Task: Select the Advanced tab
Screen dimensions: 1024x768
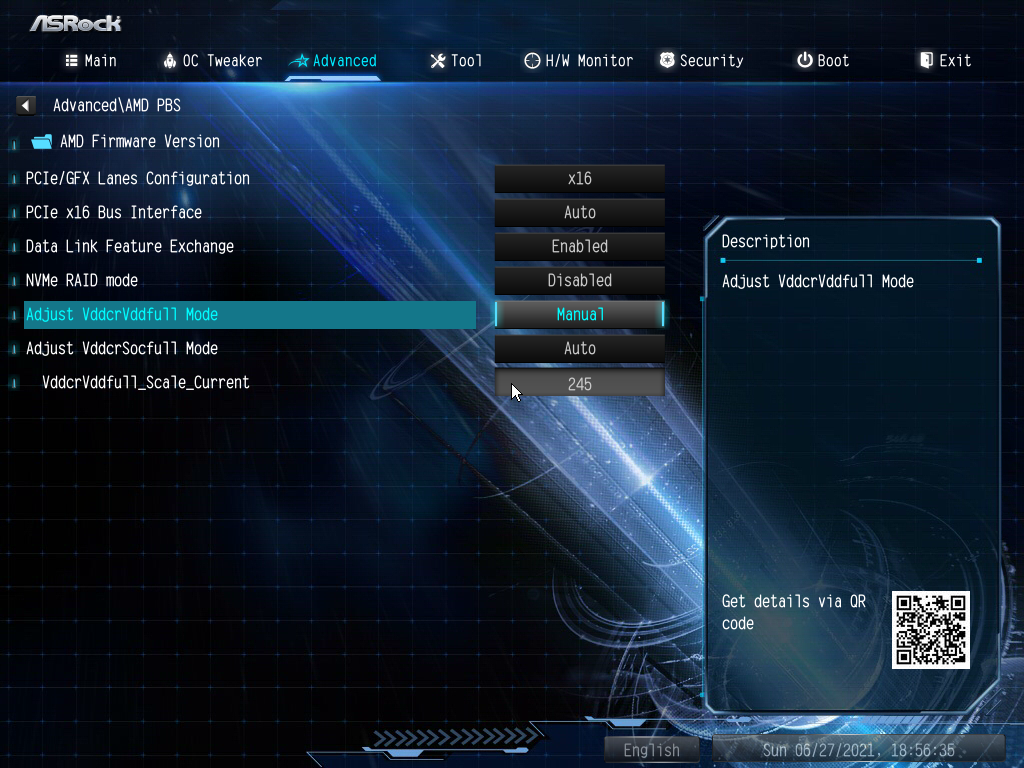Action: click(x=333, y=61)
